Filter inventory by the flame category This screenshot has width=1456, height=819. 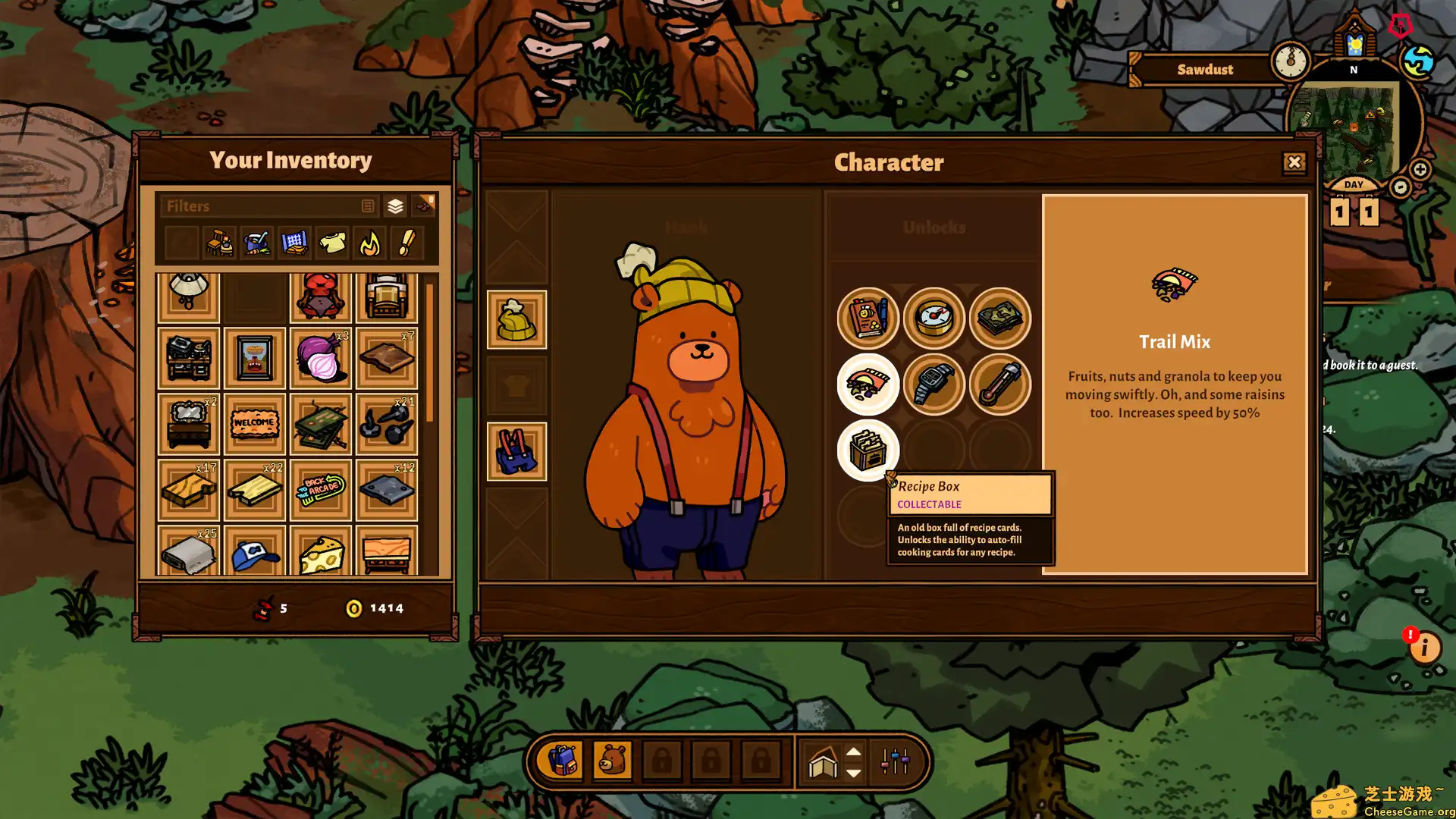tap(370, 243)
